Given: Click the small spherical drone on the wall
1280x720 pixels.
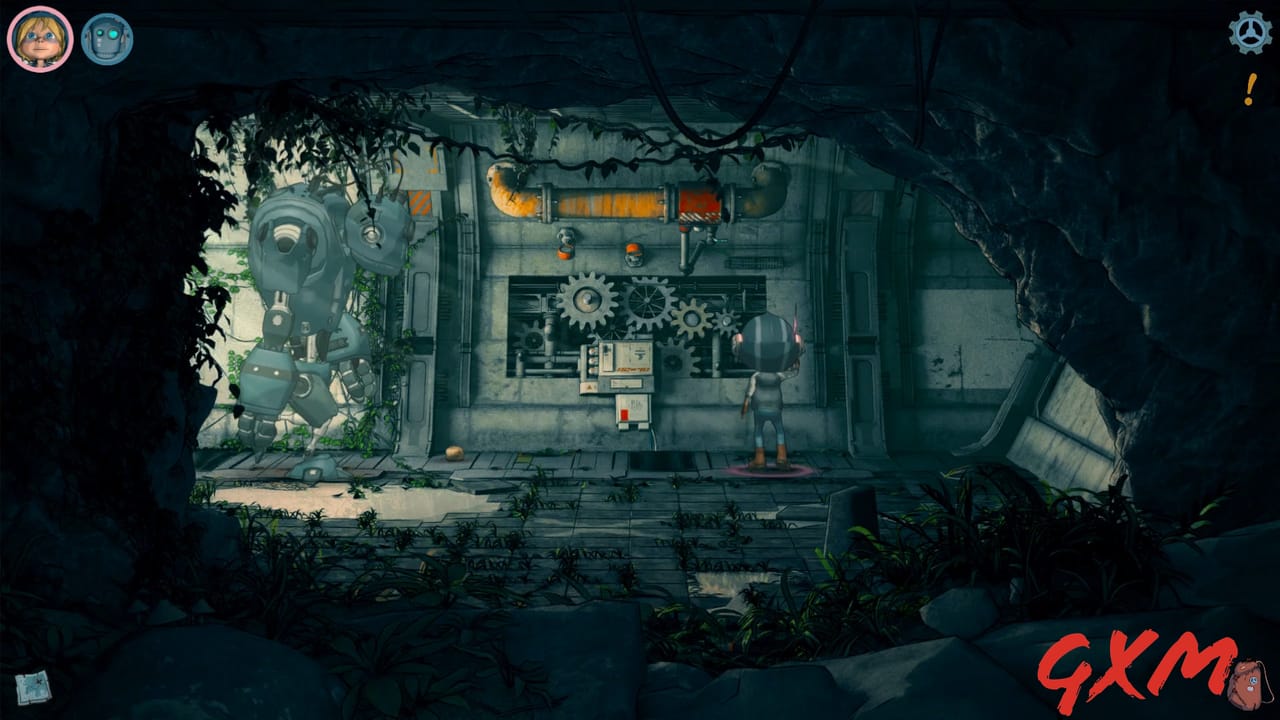Looking at the screenshot, I should coord(568,237).
